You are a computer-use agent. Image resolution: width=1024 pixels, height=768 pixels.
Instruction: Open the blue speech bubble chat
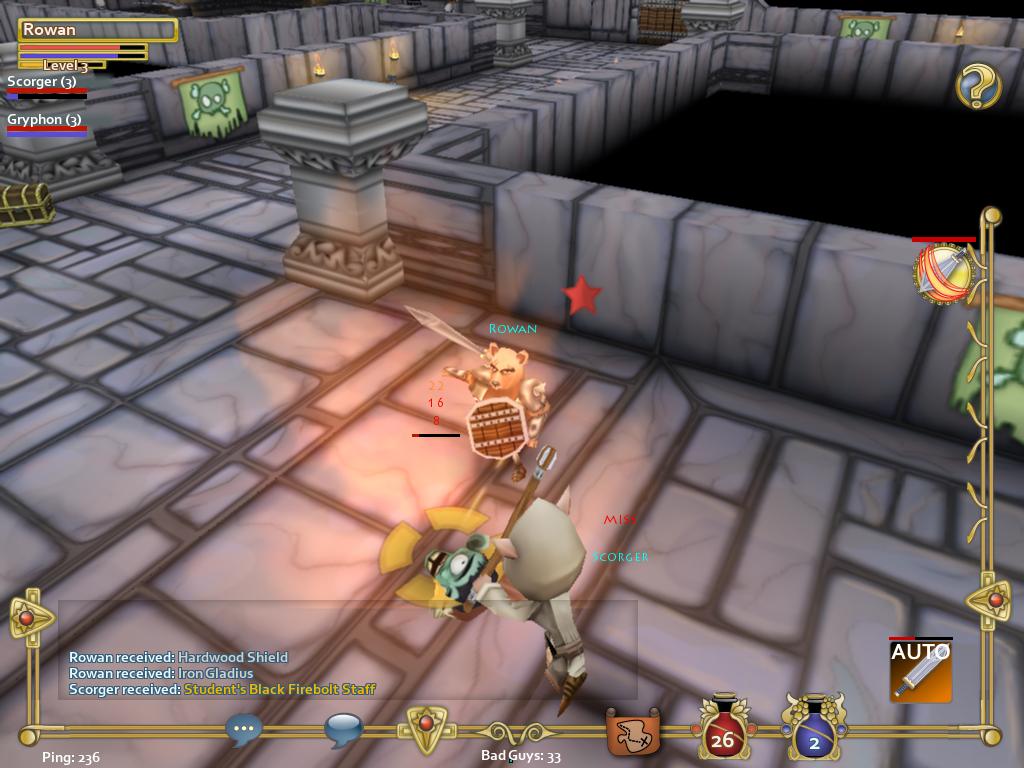coord(343,729)
